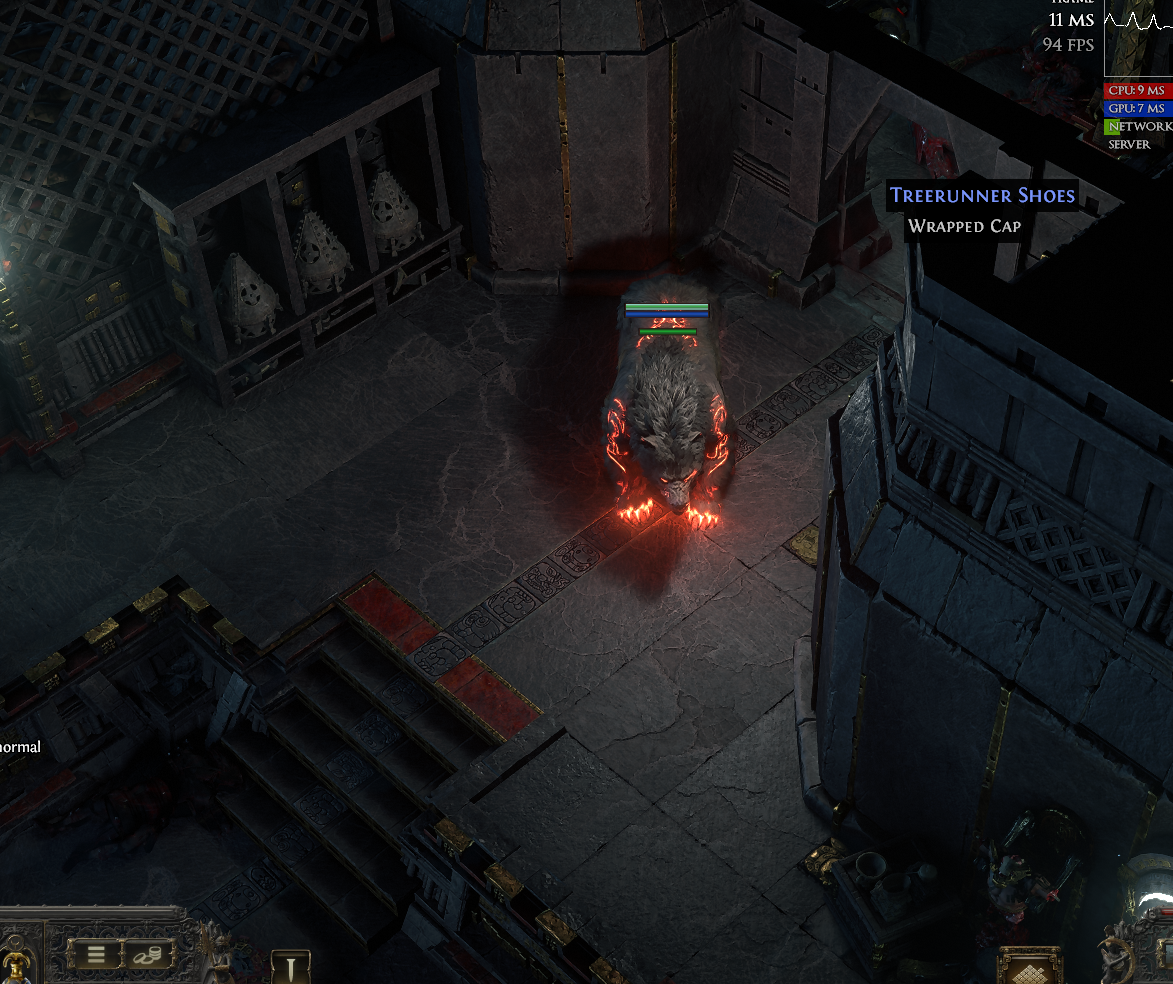Activate the nail spike skill slot

(291, 968)
